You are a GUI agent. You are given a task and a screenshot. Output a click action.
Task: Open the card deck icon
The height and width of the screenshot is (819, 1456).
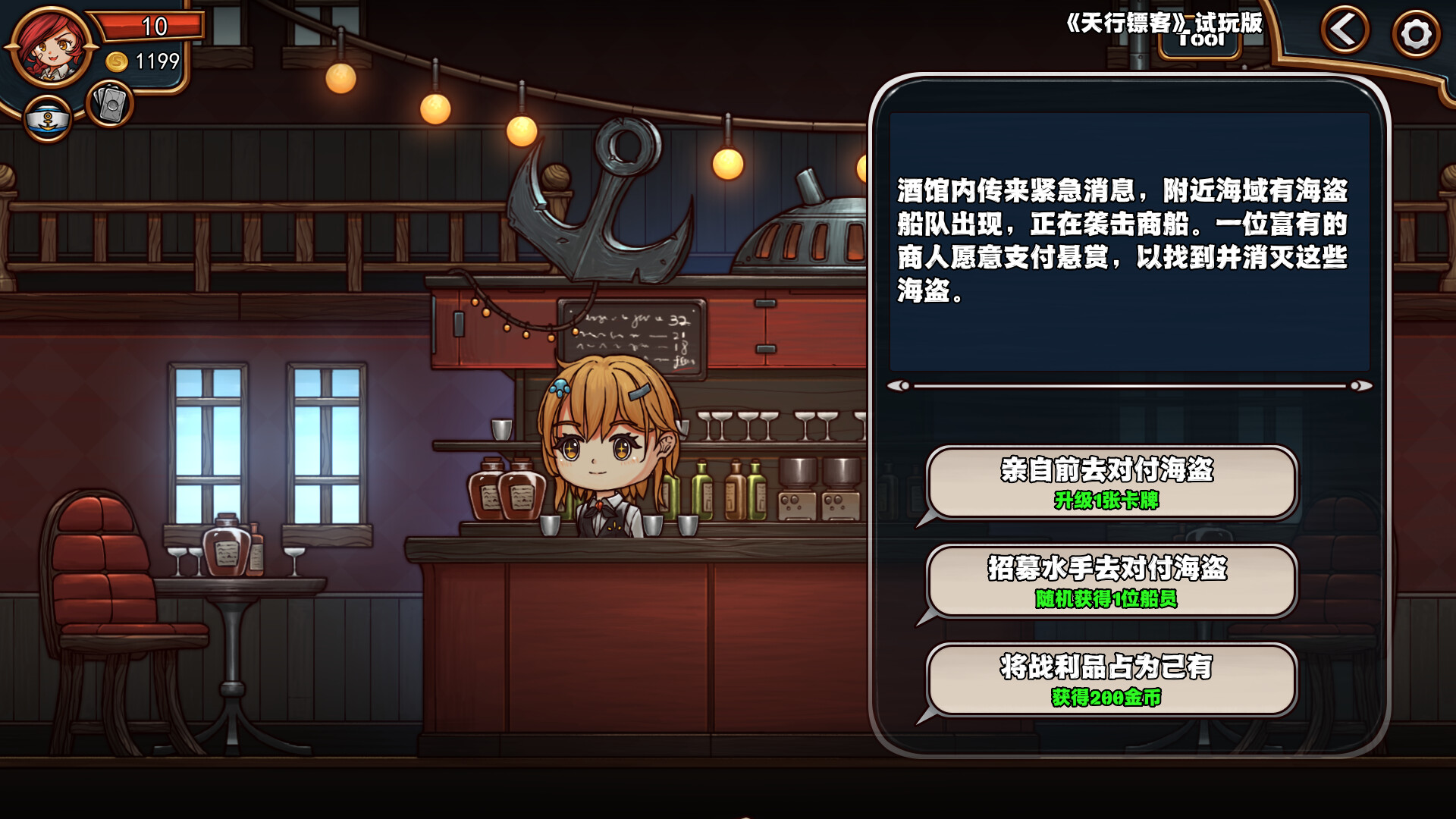point(111,105)
